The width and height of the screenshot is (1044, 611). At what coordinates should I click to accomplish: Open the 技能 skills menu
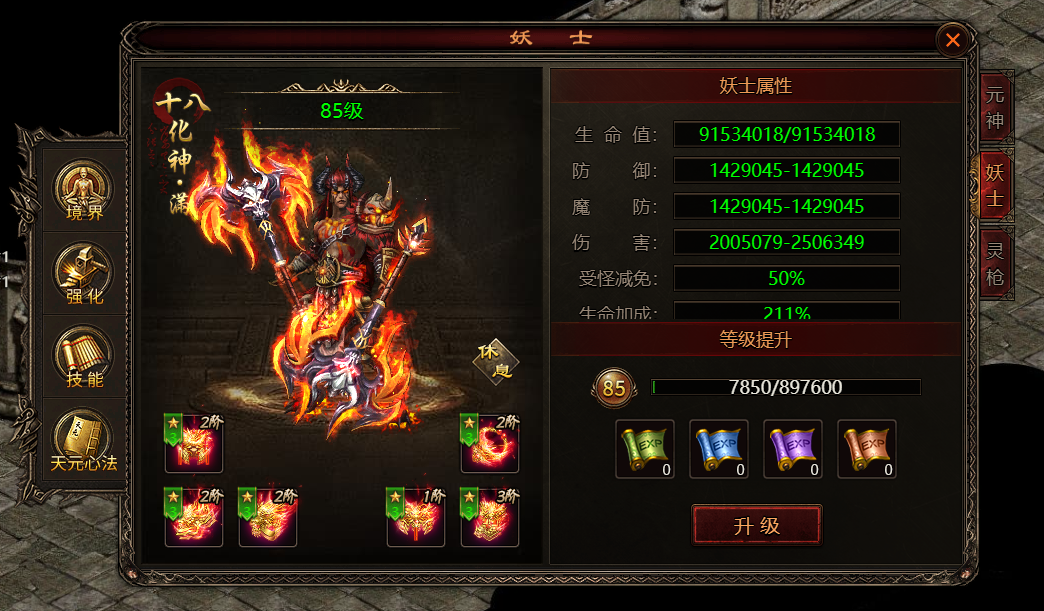coord(84,358)
